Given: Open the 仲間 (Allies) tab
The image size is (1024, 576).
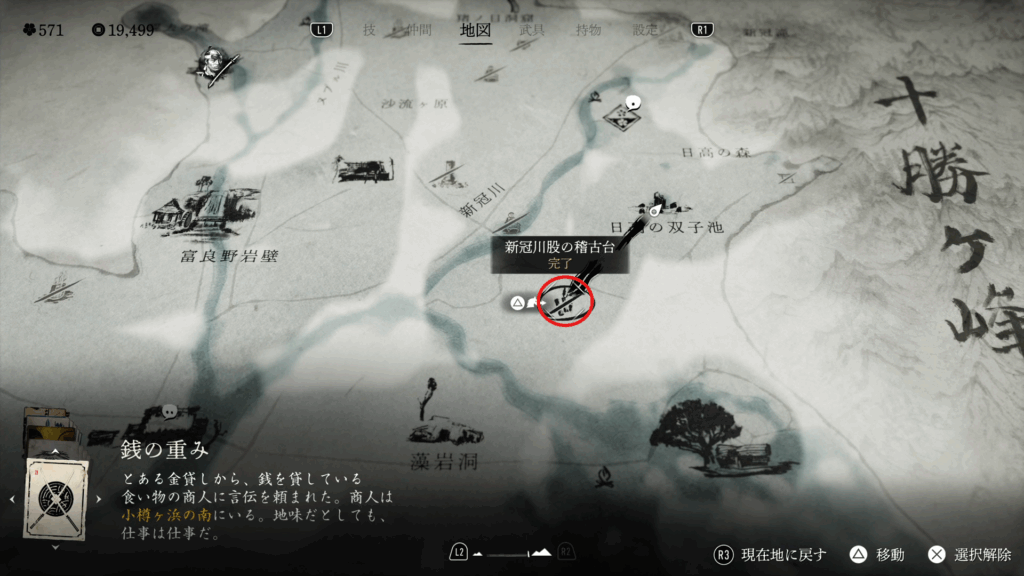Looking at the screenshot, I should tap(417, 30).
